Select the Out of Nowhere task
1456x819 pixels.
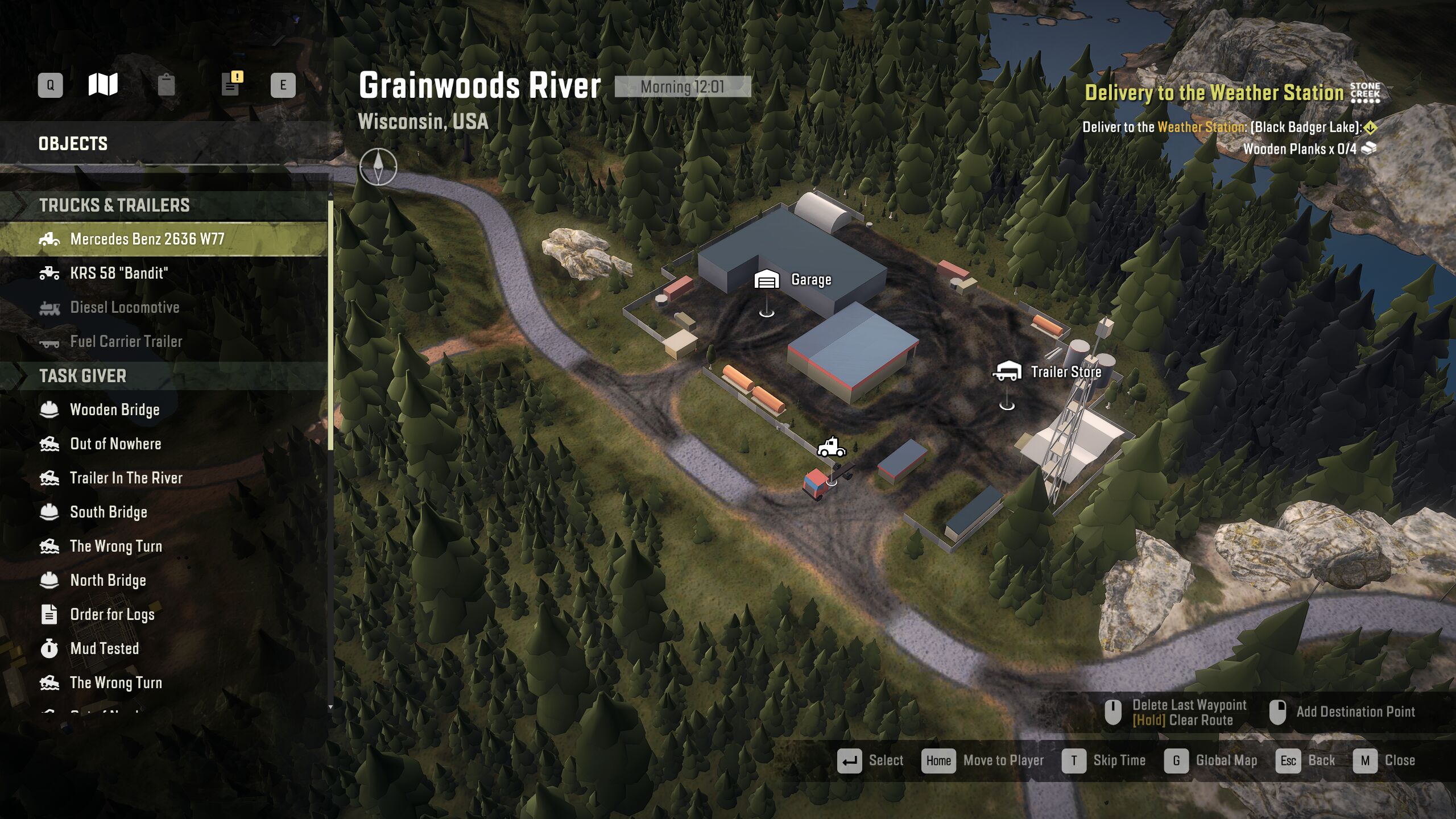coord(115,444)
